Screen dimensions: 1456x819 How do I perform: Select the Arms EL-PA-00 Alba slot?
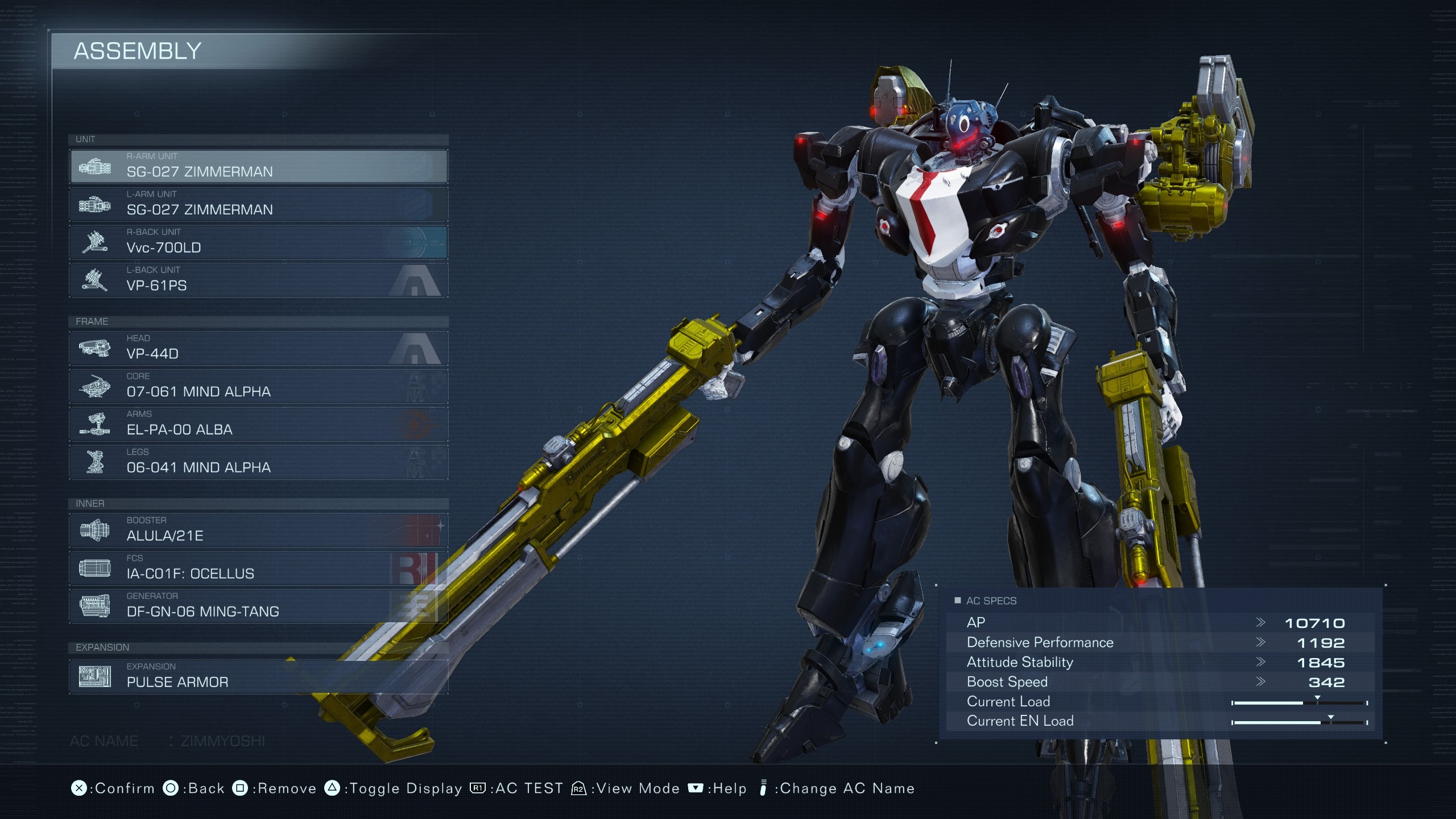(259, 424)
